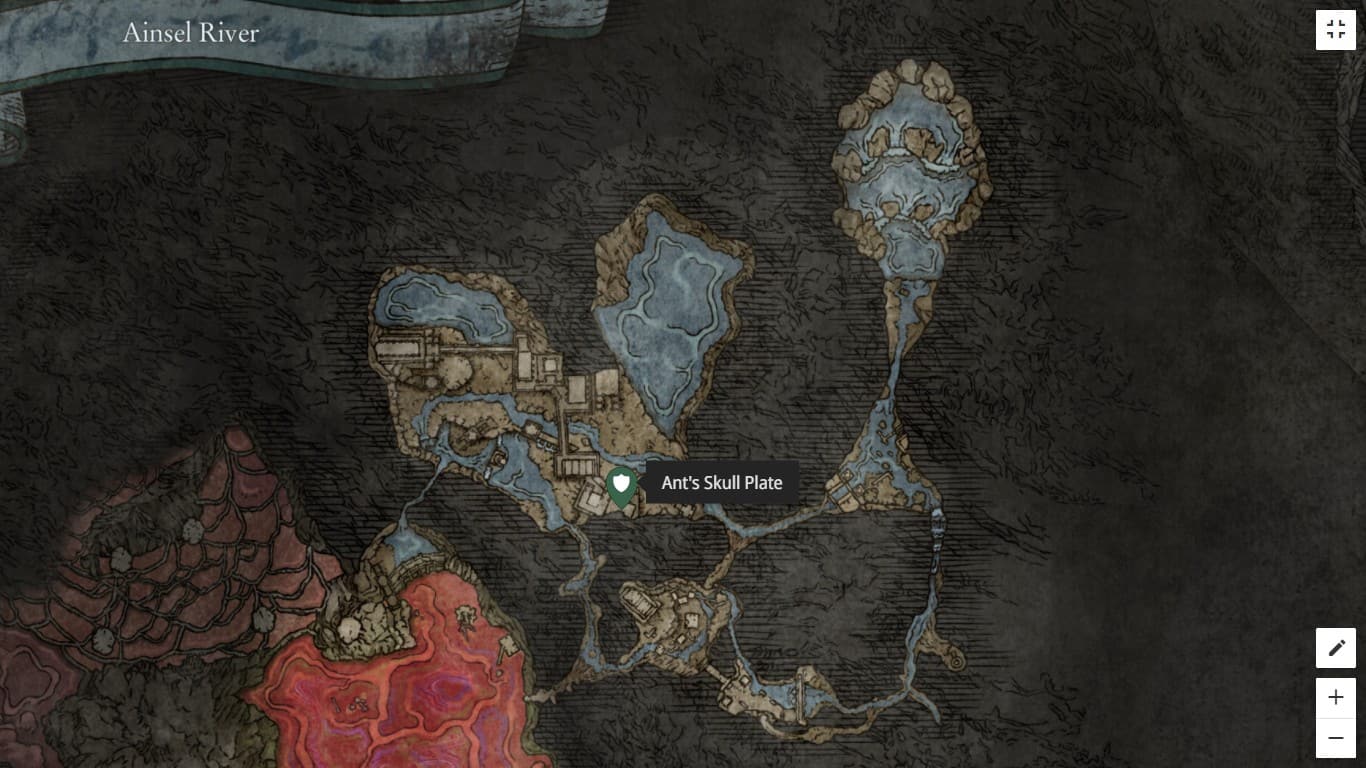Zoom out of the map
The image size is (1366, 768).
tap(1335, 738)
